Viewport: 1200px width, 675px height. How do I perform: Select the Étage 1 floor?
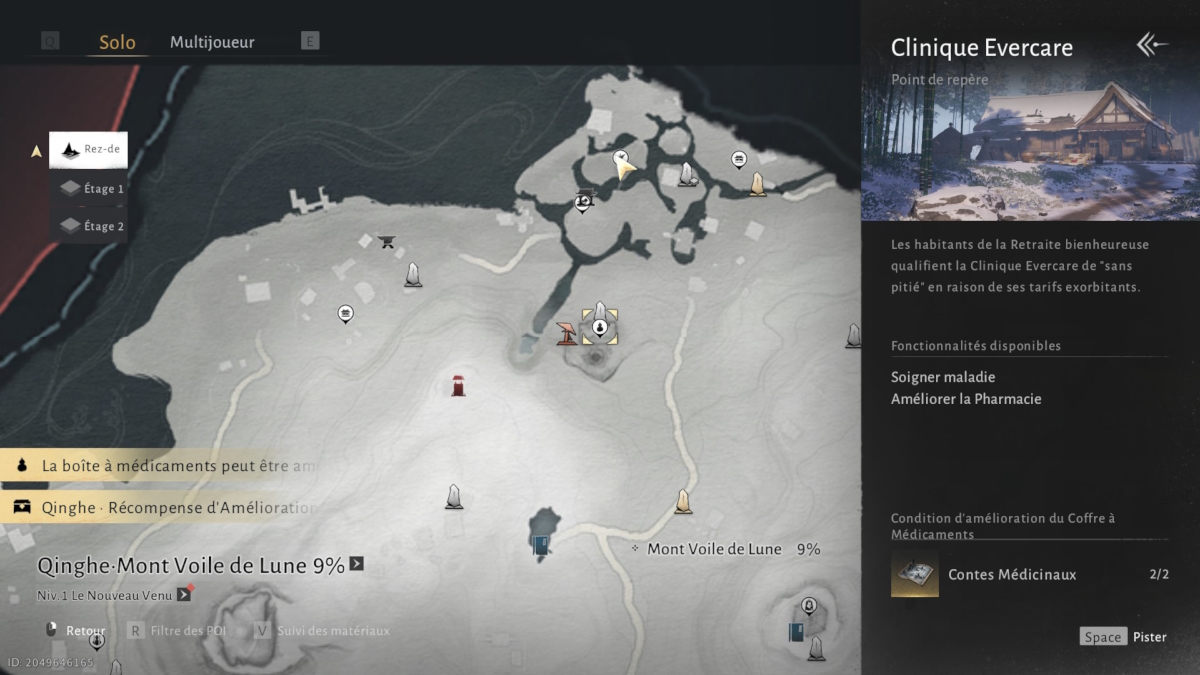(91, 188)
